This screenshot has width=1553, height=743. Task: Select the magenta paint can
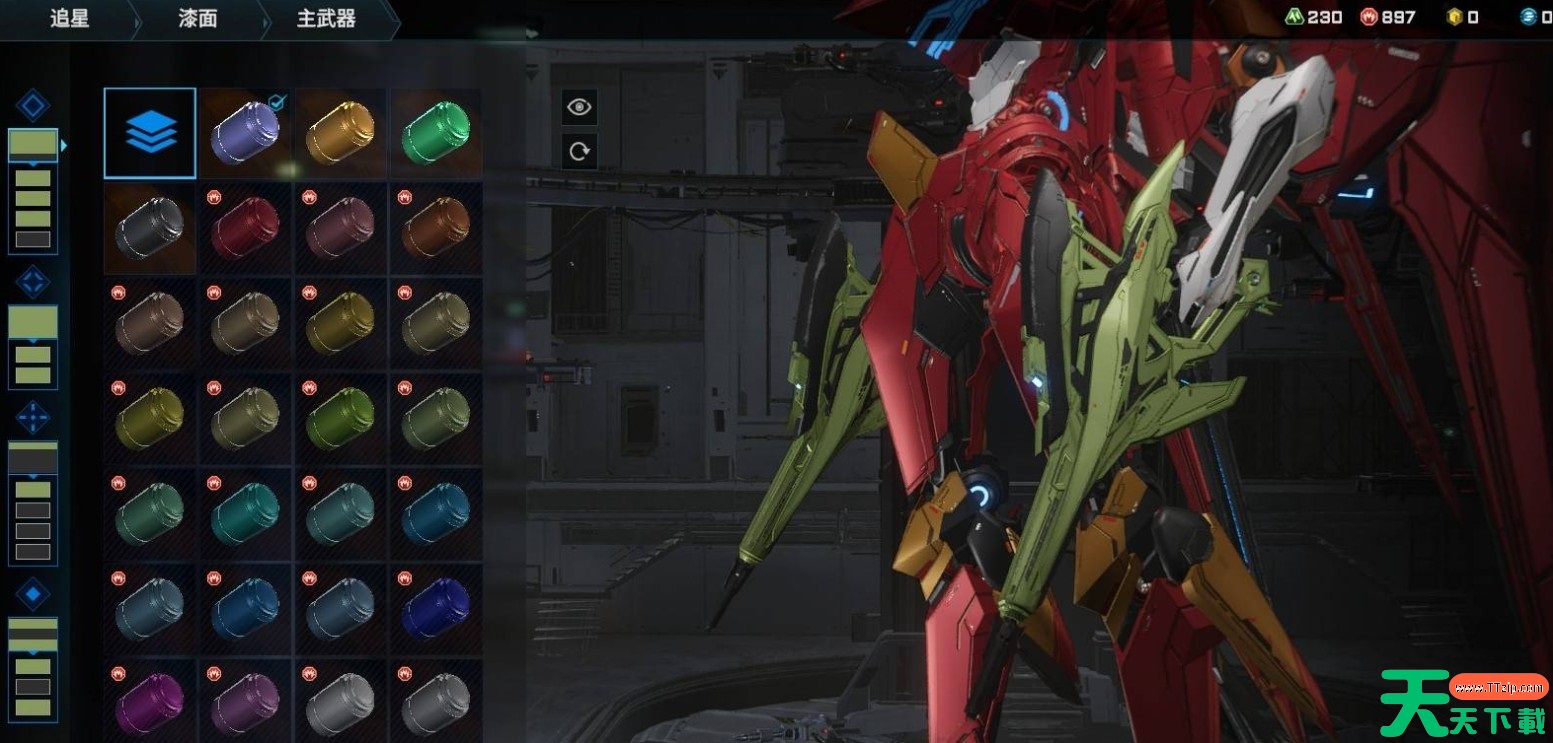[x=149, y=704]
